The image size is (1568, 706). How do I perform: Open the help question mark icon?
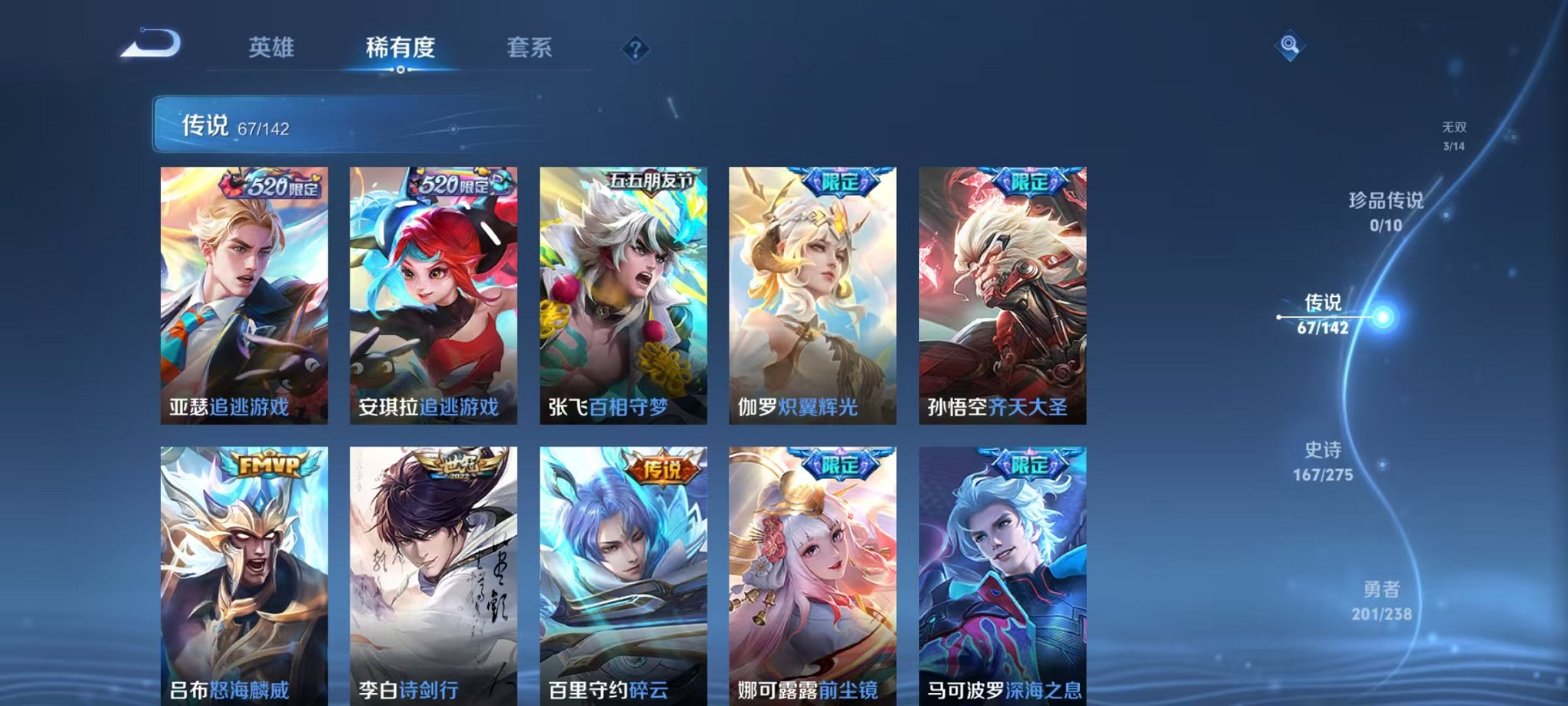coord(633,50)
